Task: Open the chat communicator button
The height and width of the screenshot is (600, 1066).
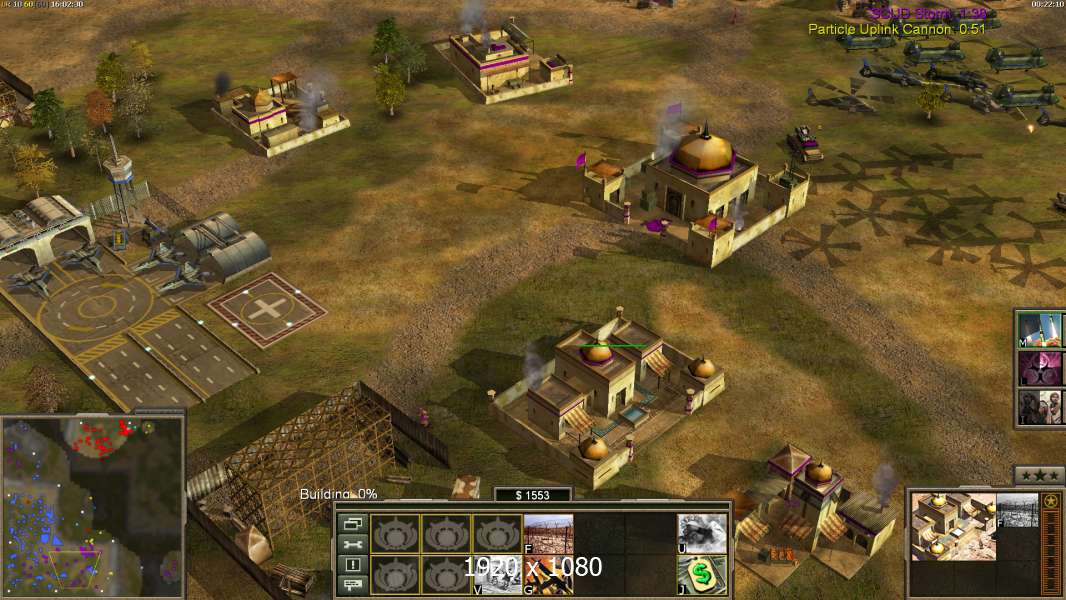Action: [x=352, y=586]
